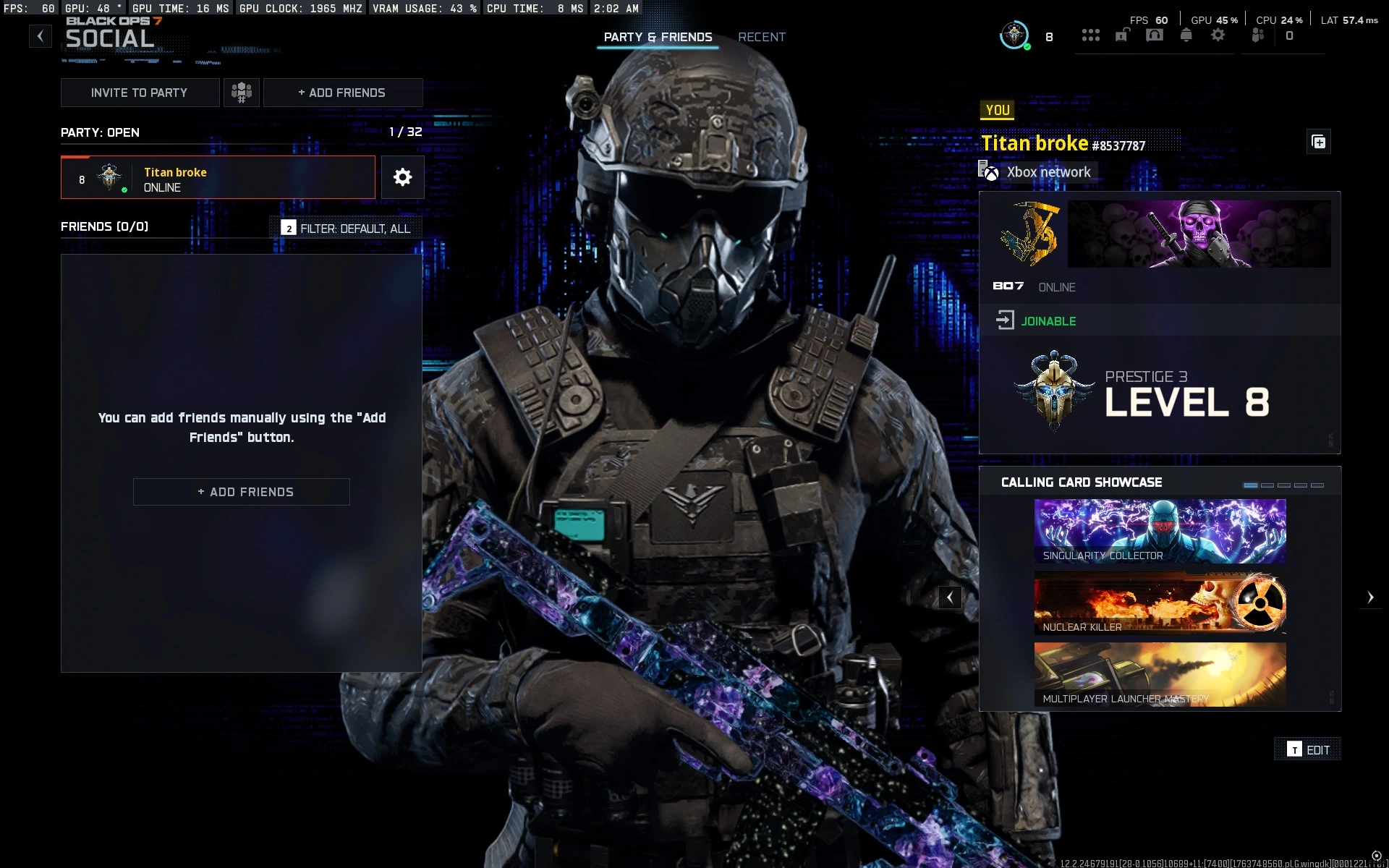This screenshot has height=868, width=1389.
Task: Open the settings gear in the top bar
Action: pyautogui.click(x=1219, y=35)
